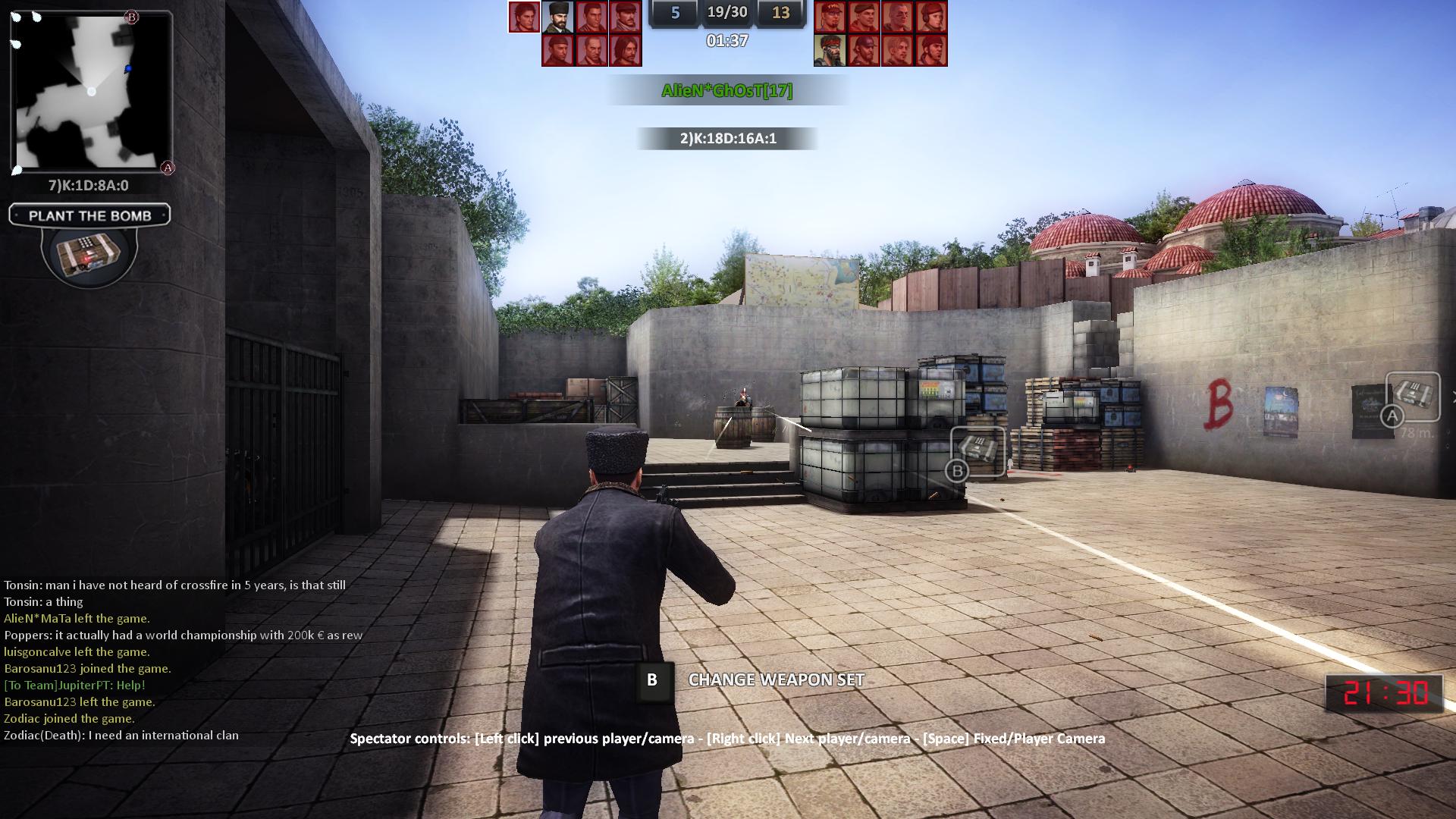The height and width of the screenshot is (819, 1456).
Task: Pick the long-haired bearded left team portrait
Action: [626, 50]
